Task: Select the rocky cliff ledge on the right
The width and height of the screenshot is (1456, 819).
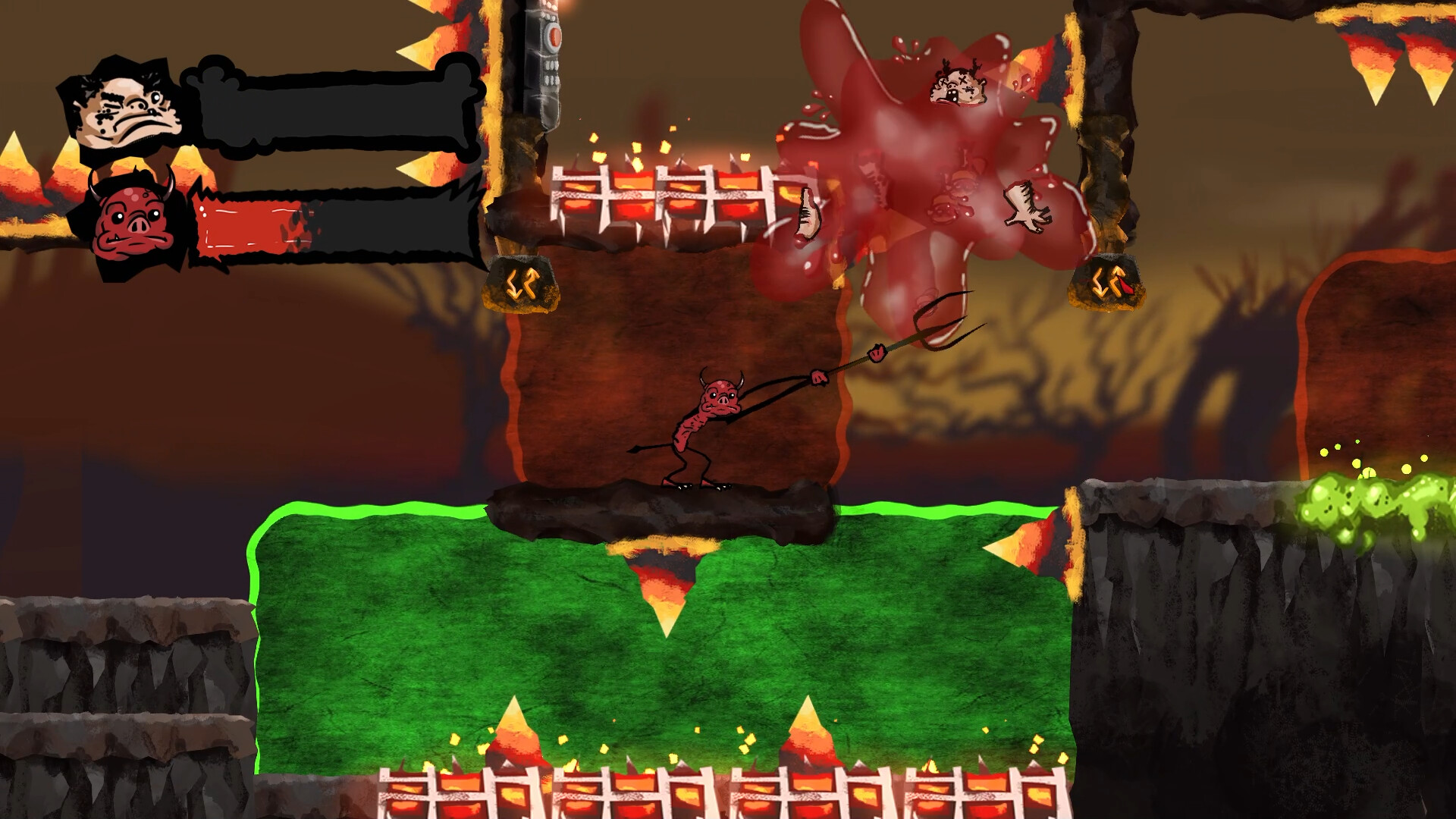Action: coord(1213,531)
